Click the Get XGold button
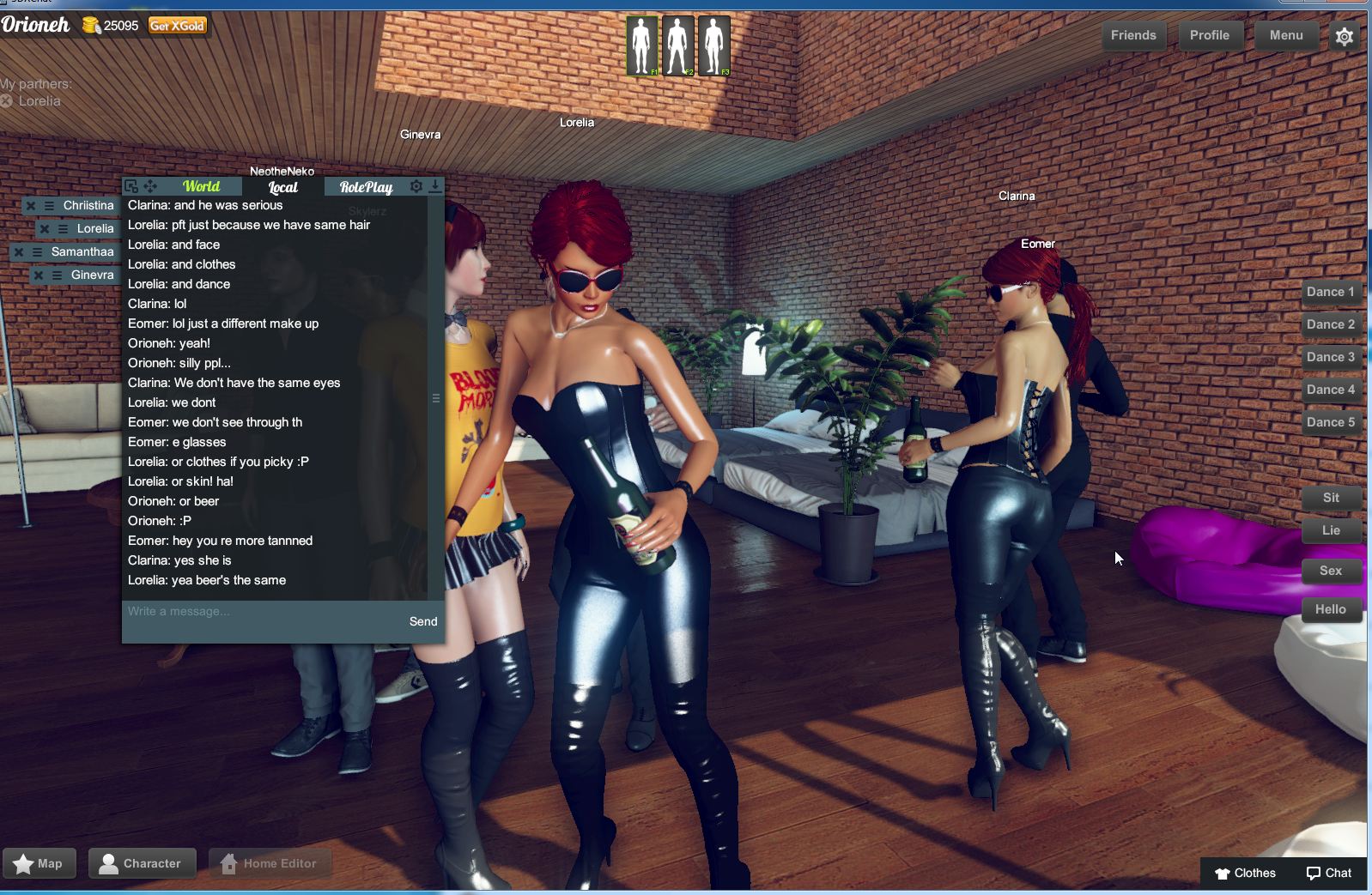The width and height of the screenshot is (1372, 895). pyautogui.click(x=176, y=26)
